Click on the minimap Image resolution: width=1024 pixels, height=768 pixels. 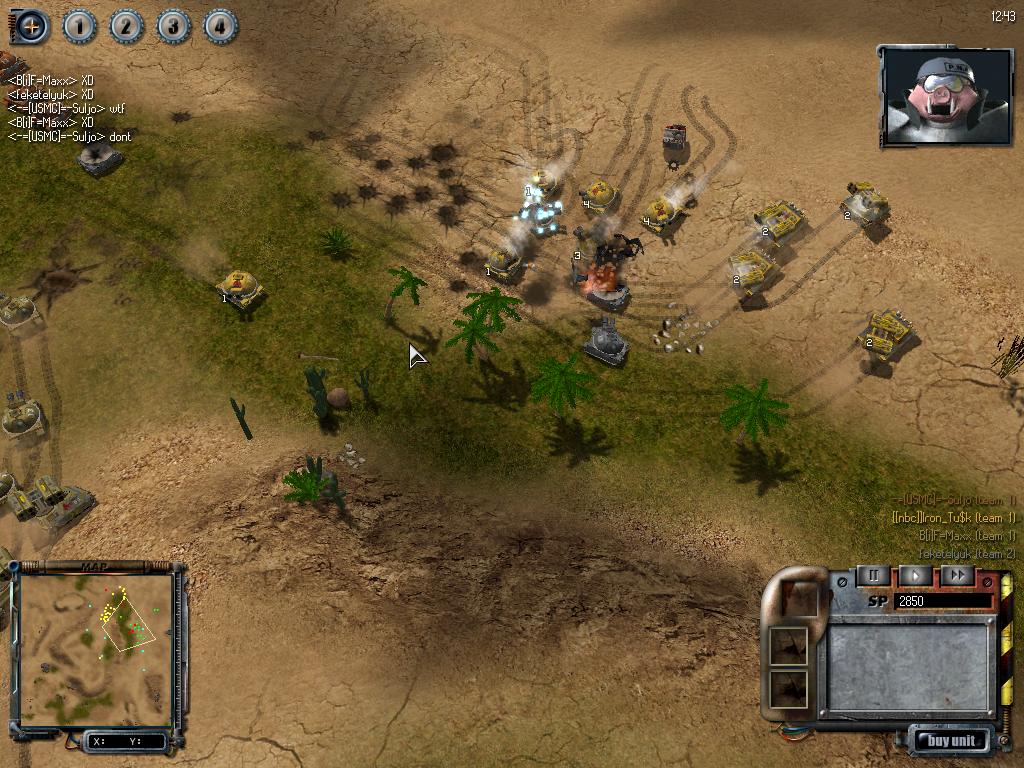[96, 648]
